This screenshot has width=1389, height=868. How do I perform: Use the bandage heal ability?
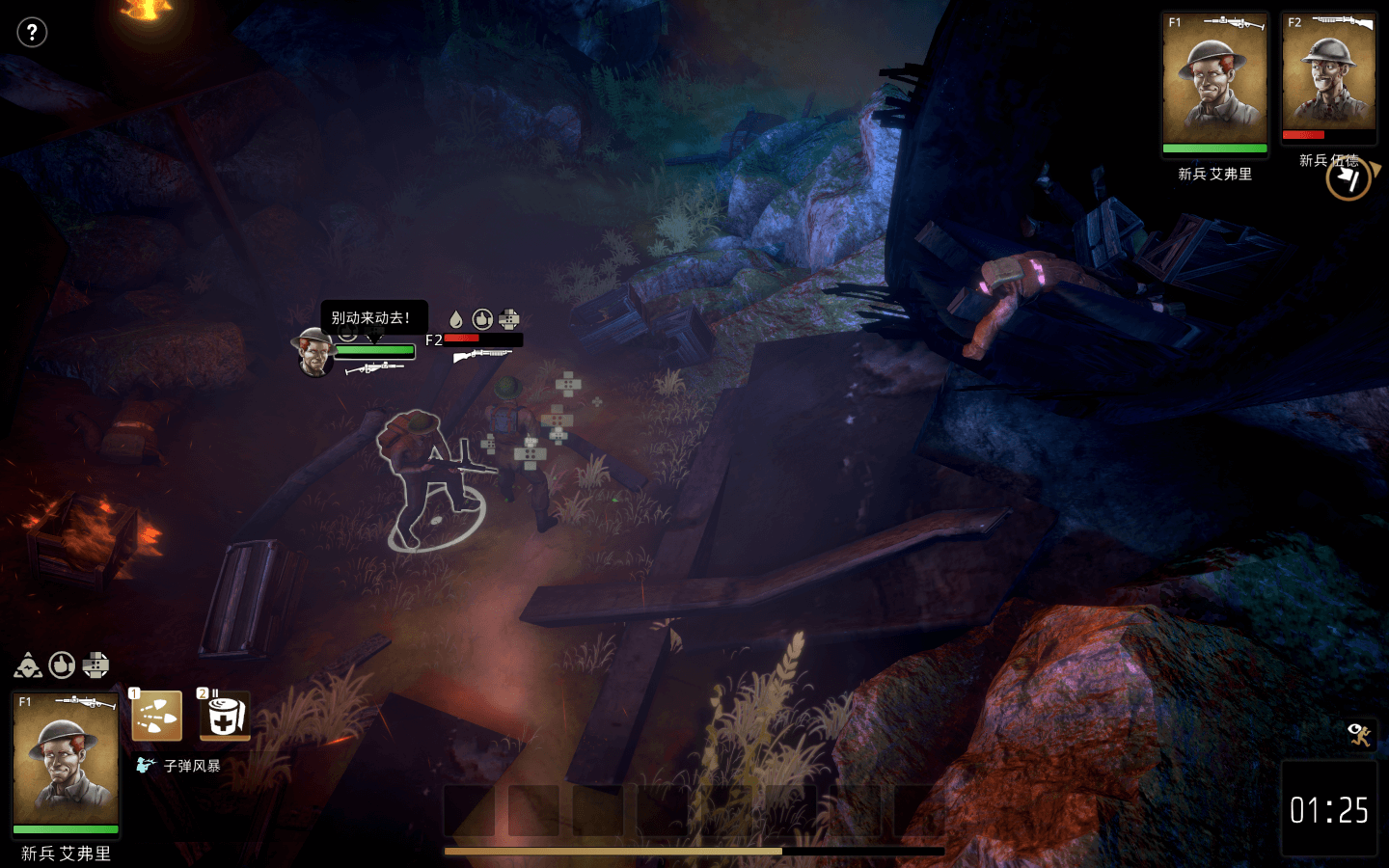(224, 717)
